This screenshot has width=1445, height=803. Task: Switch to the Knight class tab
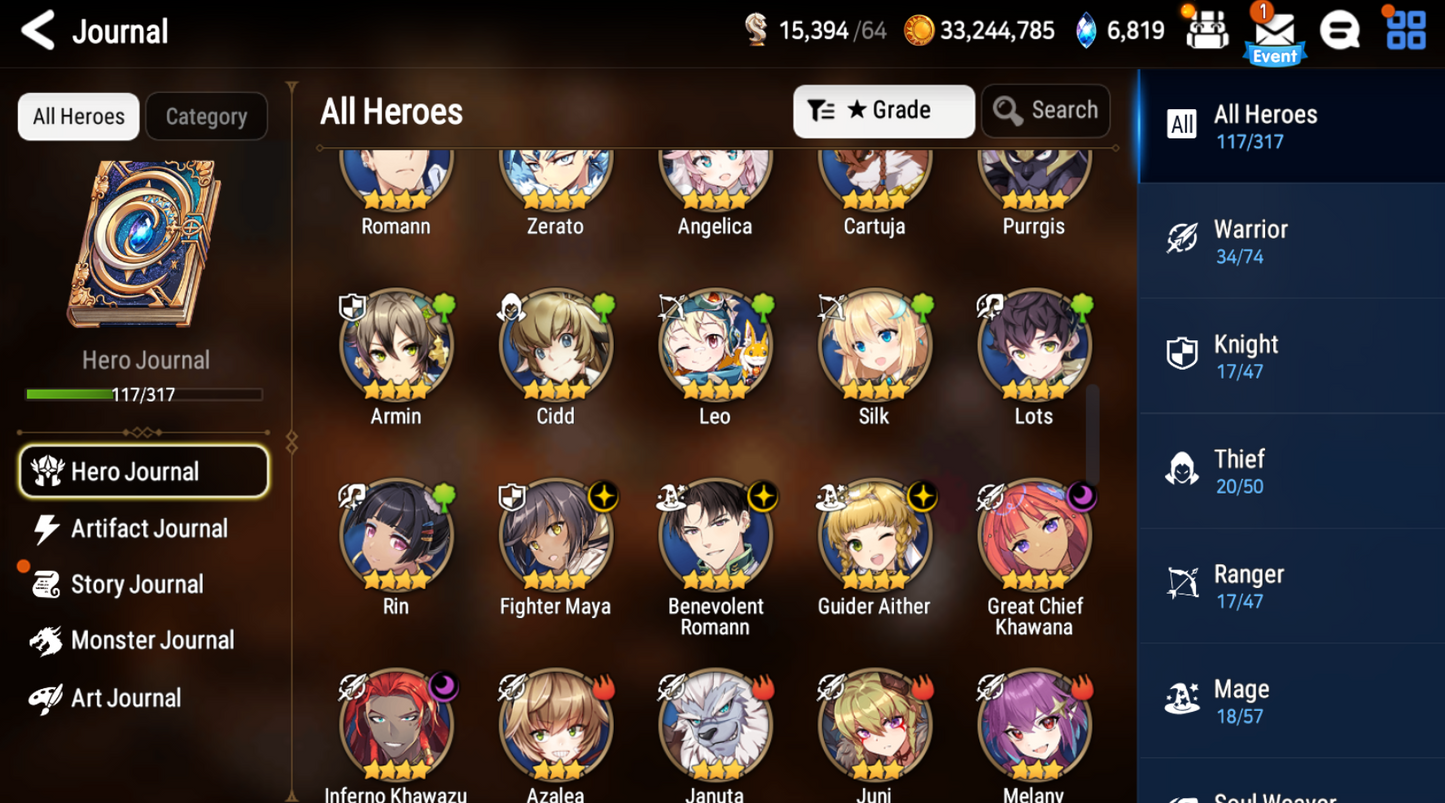point(1291,355)
